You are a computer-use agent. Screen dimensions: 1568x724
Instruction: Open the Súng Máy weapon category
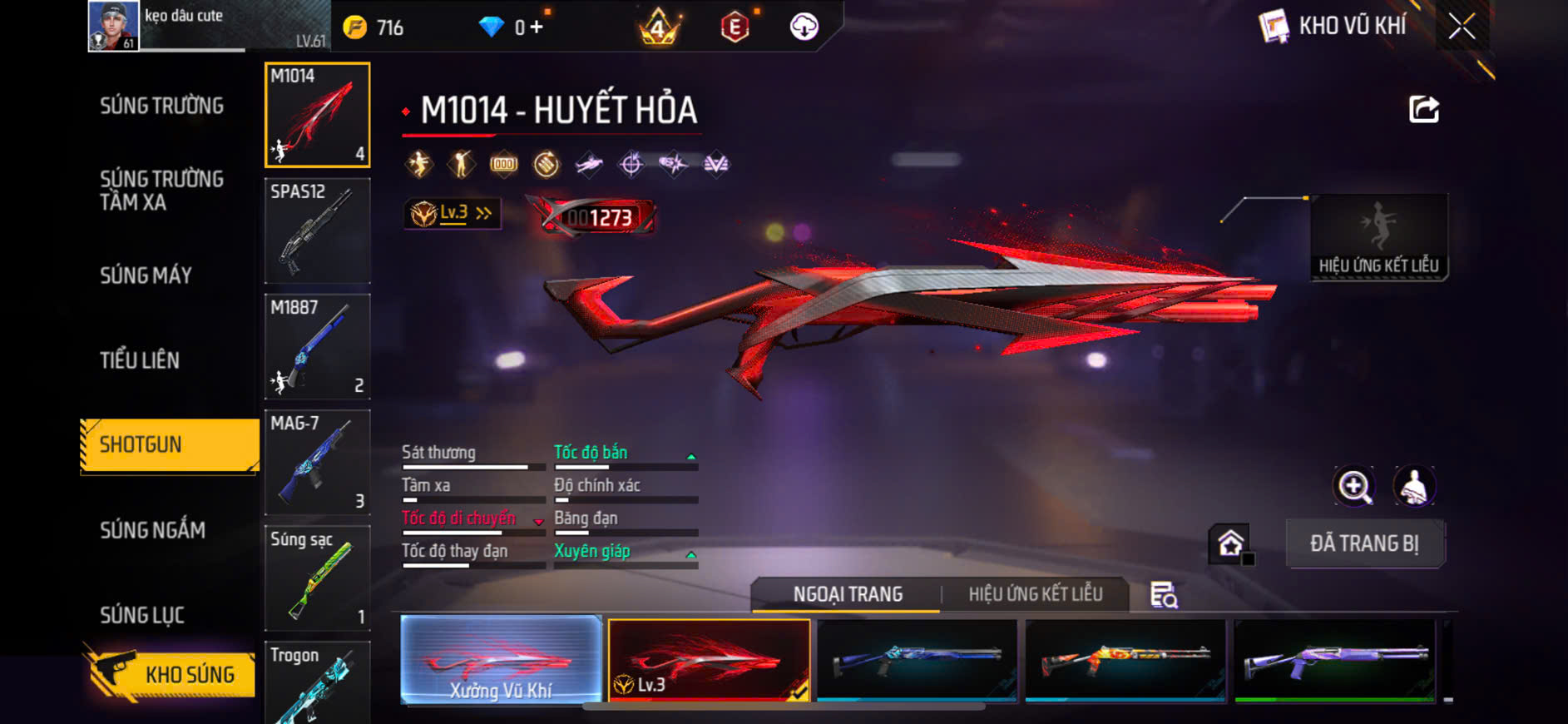click(x=146, y=275)
